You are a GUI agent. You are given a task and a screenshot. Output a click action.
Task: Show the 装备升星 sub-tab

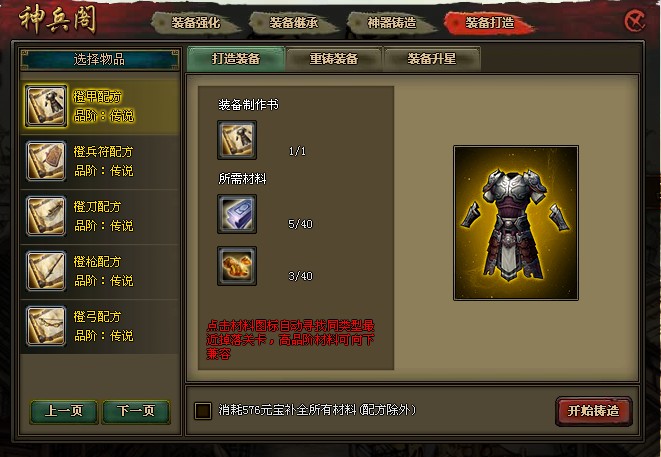pyautogui.click(x=431, y=59)
